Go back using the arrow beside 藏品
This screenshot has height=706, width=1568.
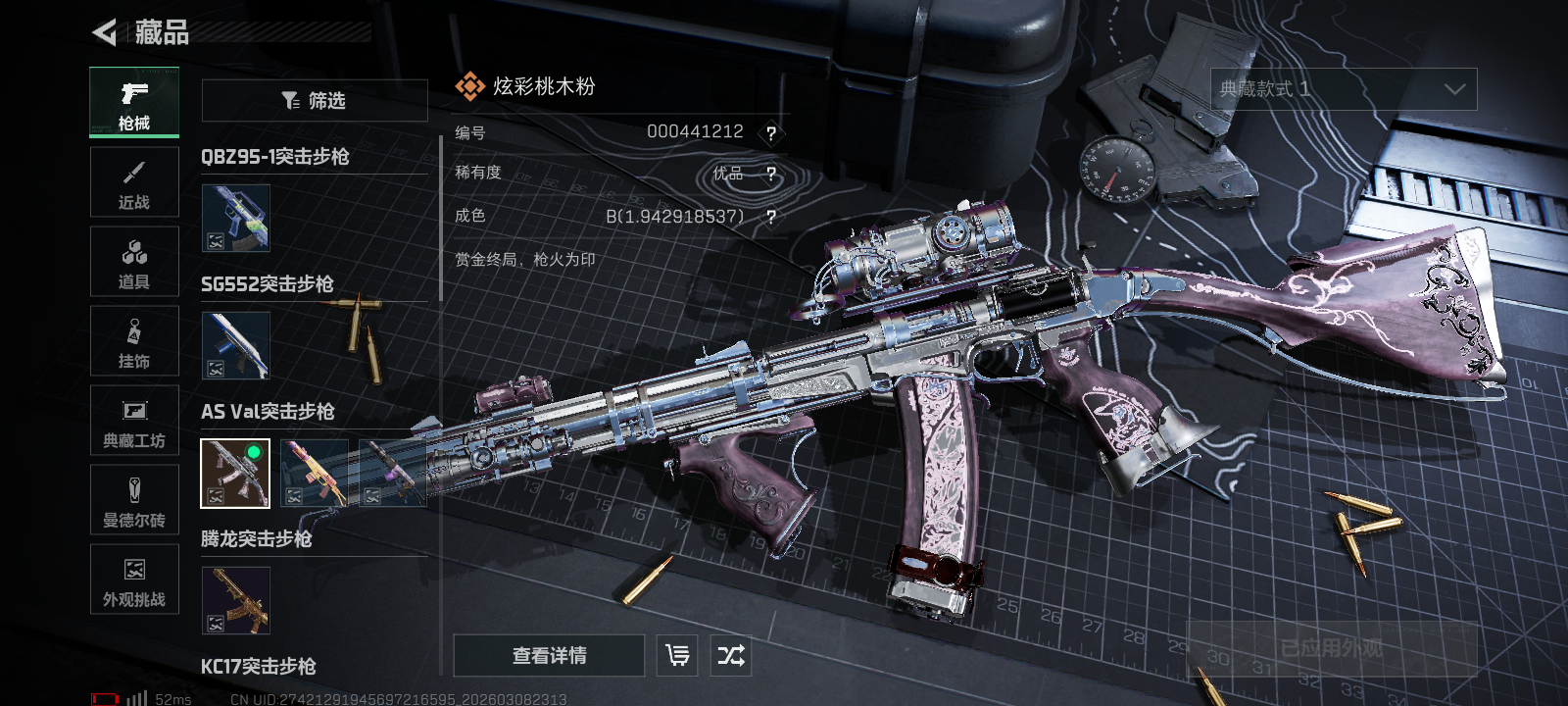[x=105, y=32]
